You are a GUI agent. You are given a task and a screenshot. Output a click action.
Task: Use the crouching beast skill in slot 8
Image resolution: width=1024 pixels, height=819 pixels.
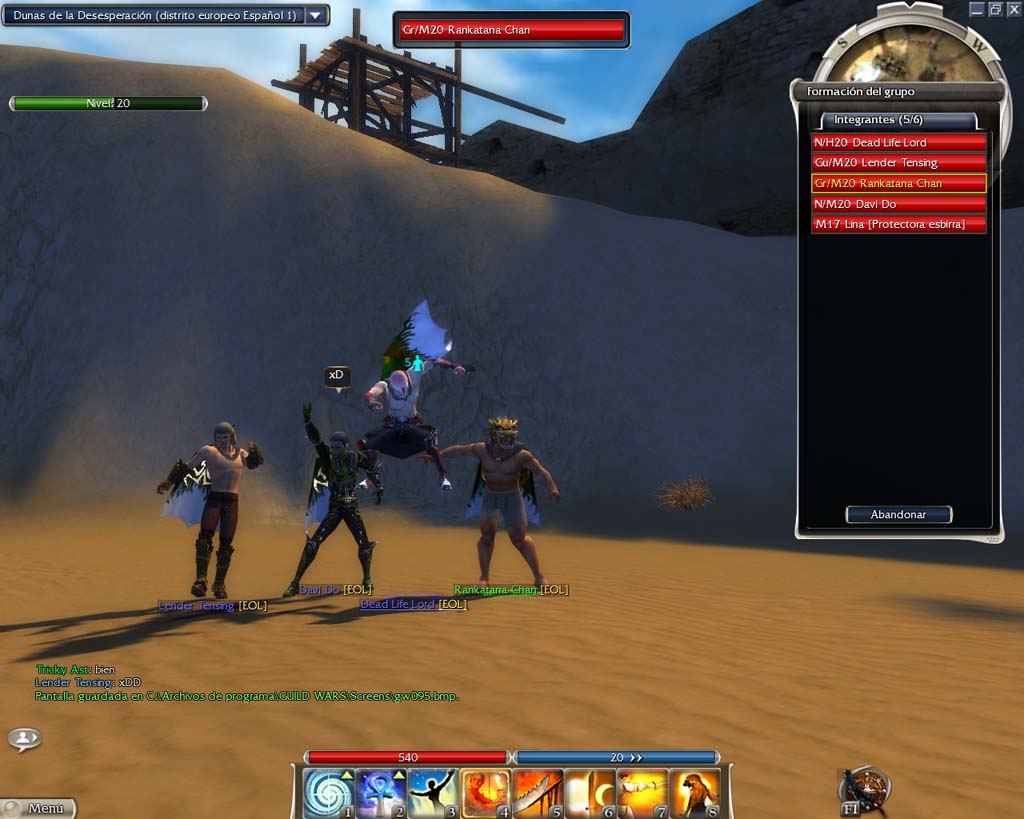(x=694, y=794)
